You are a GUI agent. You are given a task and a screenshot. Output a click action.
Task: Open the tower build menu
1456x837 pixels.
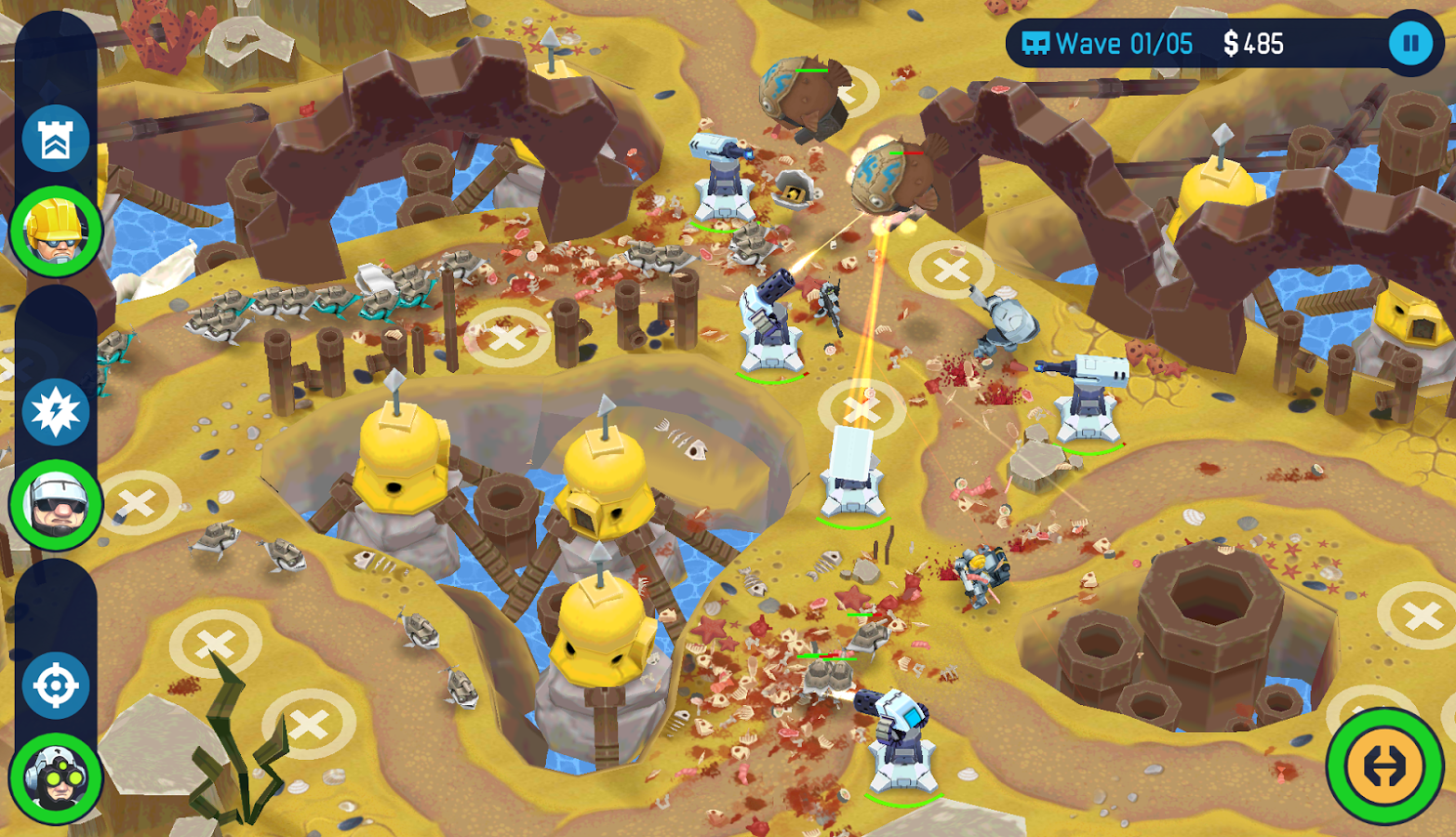pyautogui.click(x=58, y=136)
